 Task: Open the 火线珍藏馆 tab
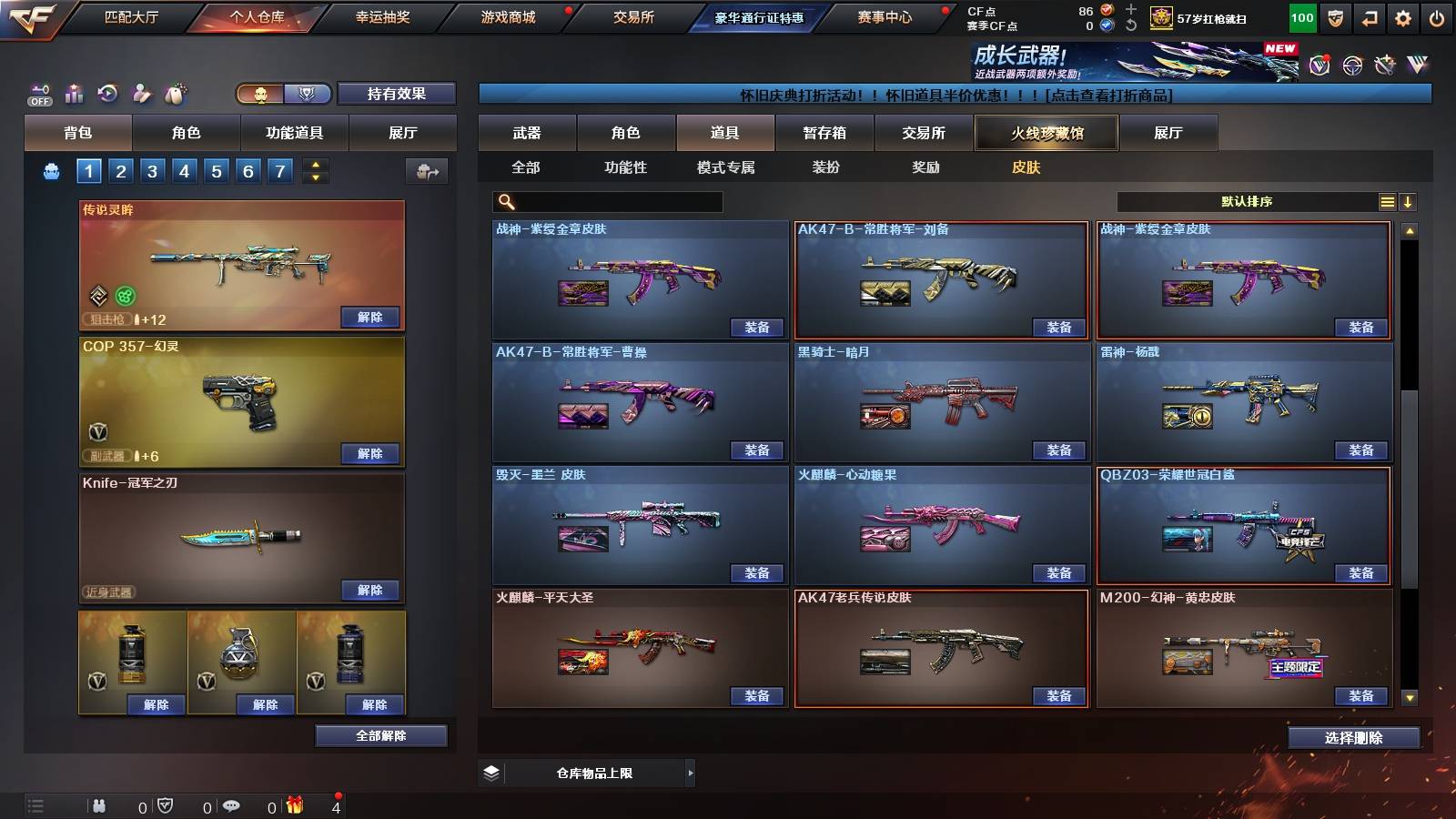pos(1045,133)
